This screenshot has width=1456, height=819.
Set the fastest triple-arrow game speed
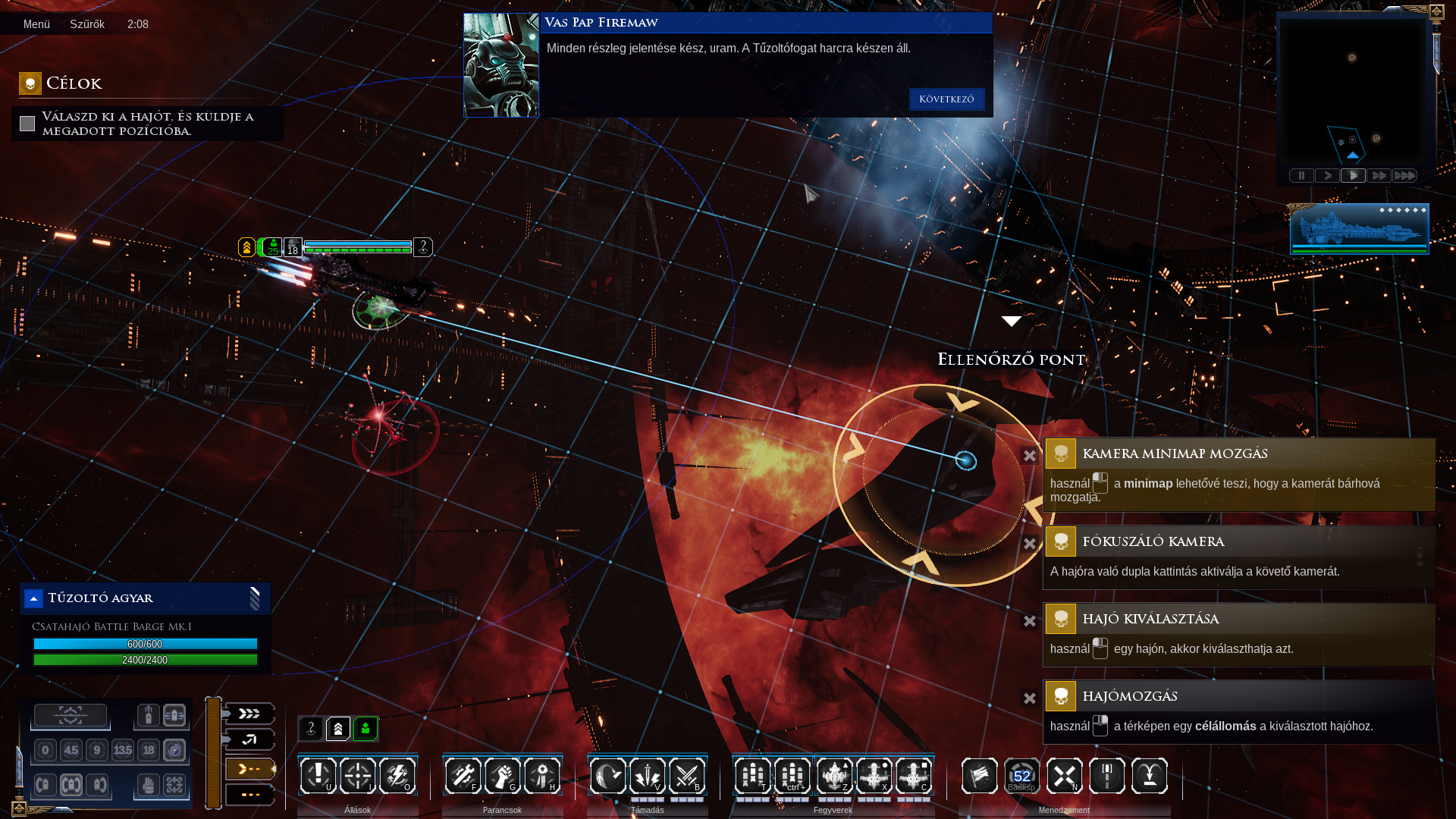(1404, 176)
